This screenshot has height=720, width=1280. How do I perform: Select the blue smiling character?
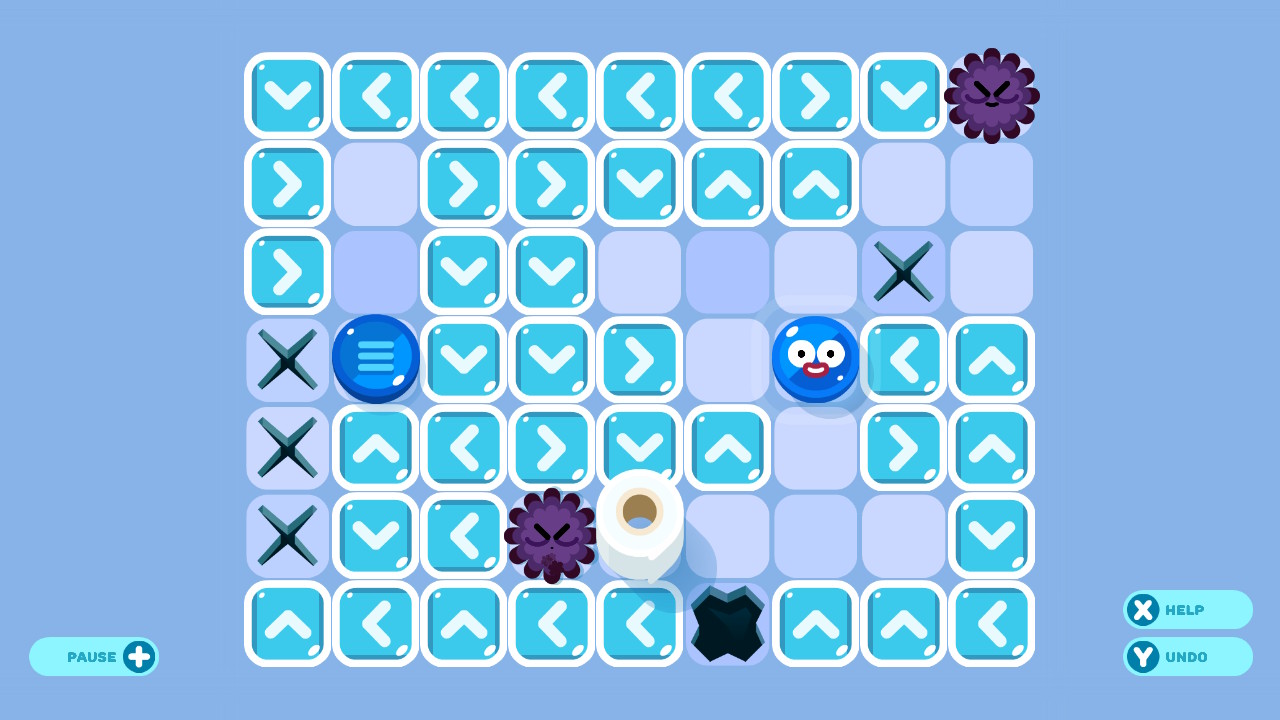[x=815, y=359]
